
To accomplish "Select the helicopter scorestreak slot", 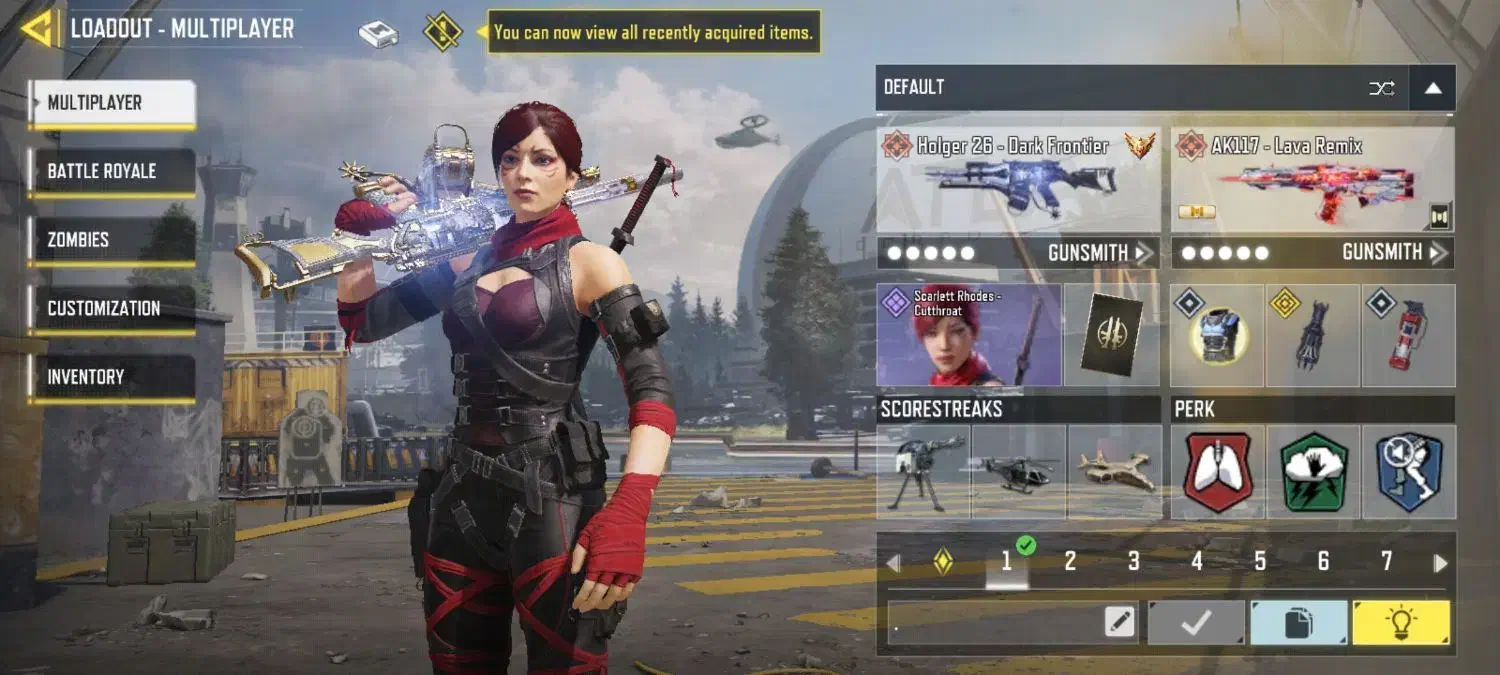I will (x=1018, y=471).
